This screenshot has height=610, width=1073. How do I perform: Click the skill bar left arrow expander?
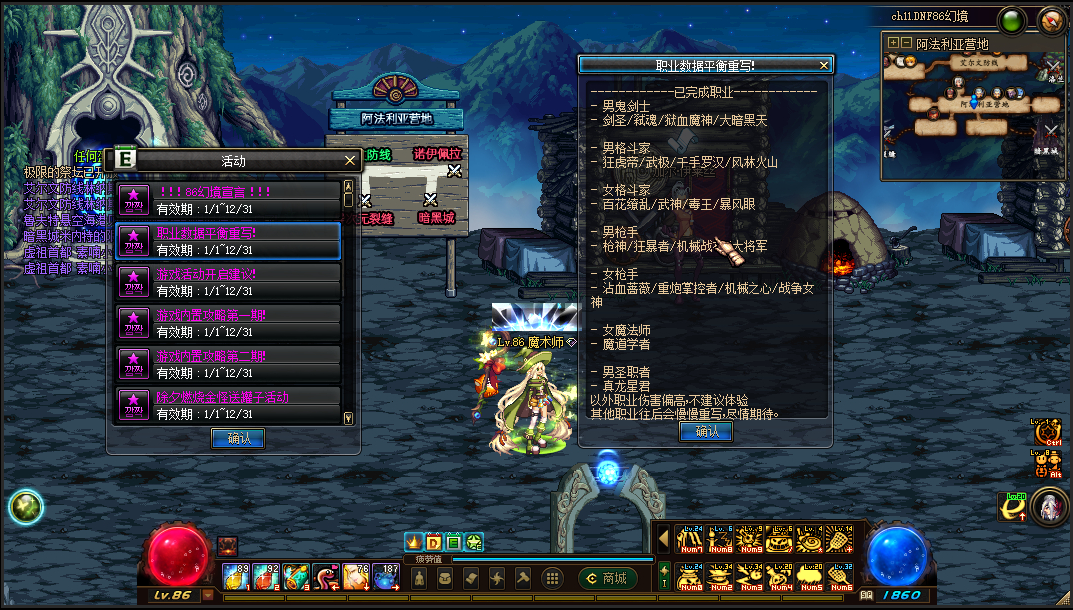[x=663, y=538]
